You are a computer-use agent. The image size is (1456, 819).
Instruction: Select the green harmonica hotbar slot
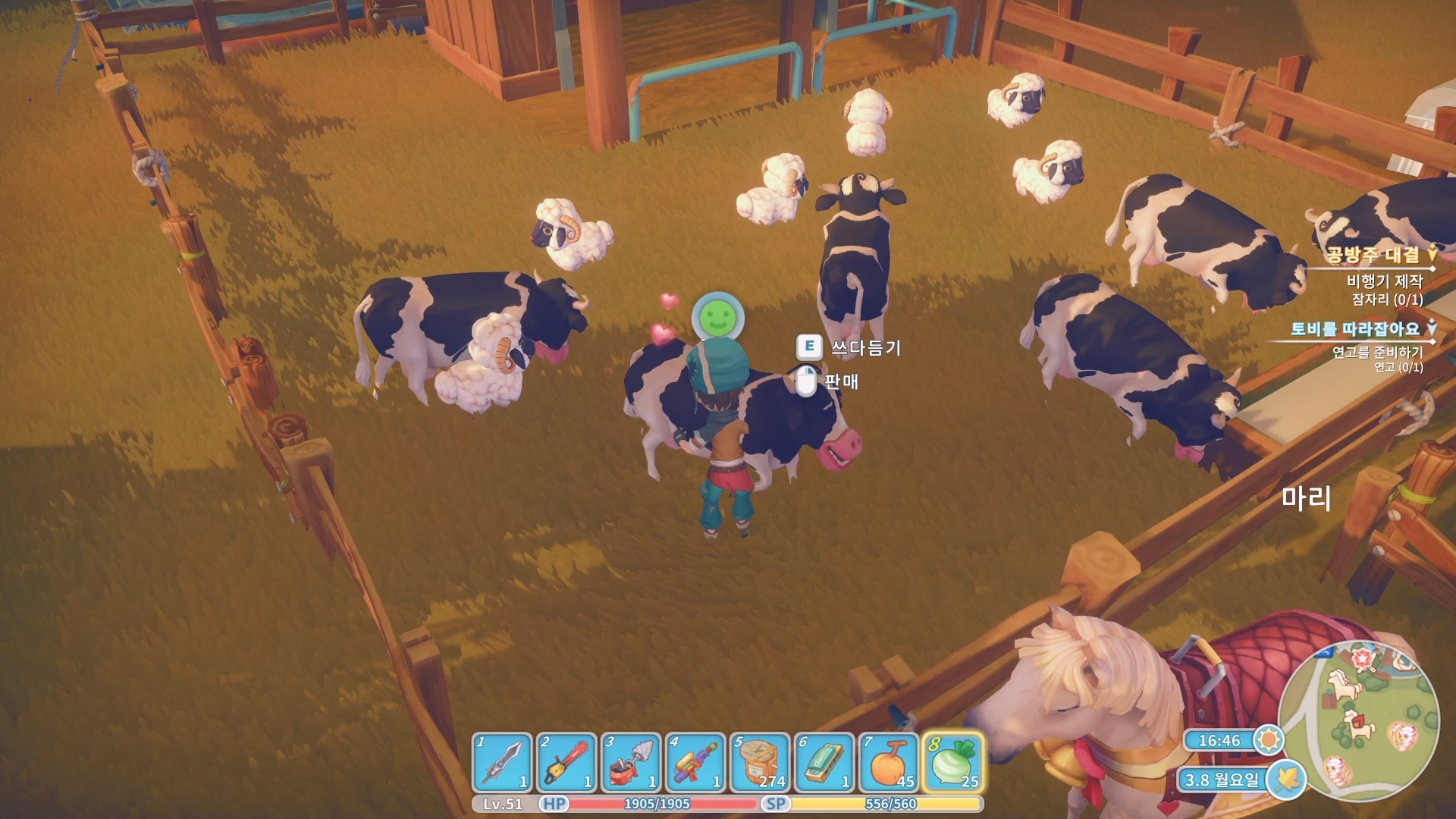point(824,761)
